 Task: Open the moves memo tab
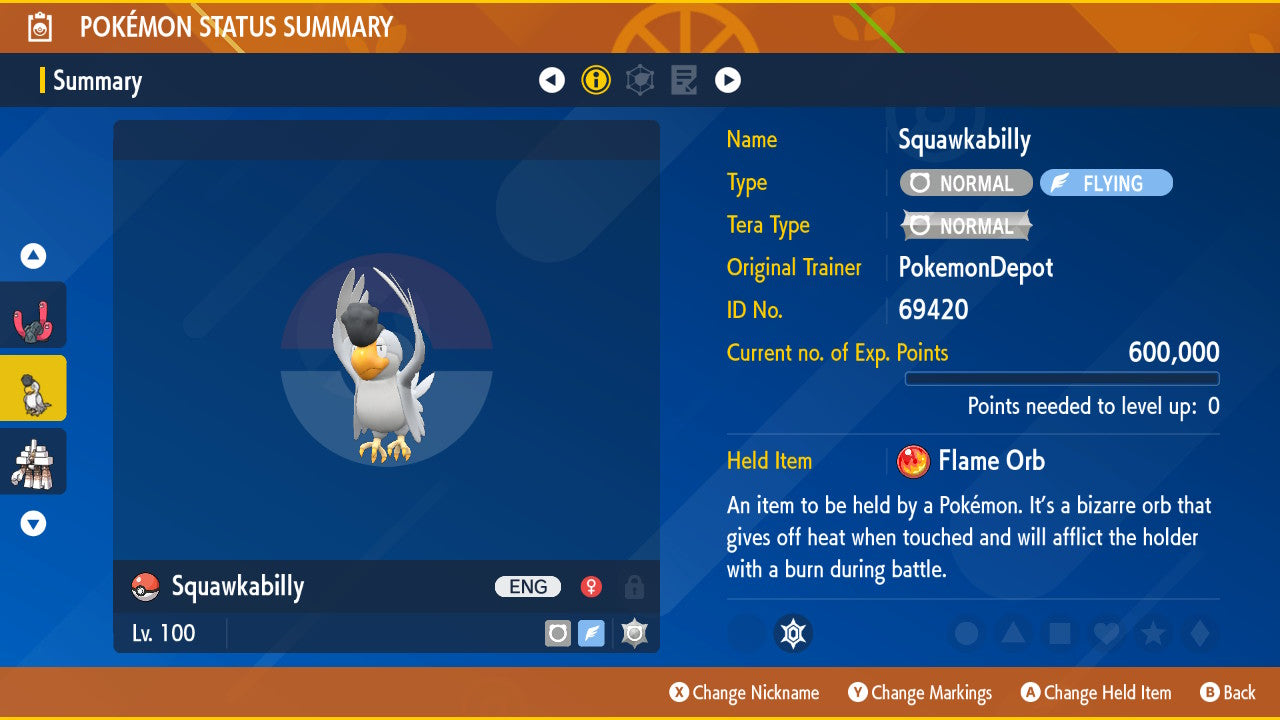[x=684, y=80]
